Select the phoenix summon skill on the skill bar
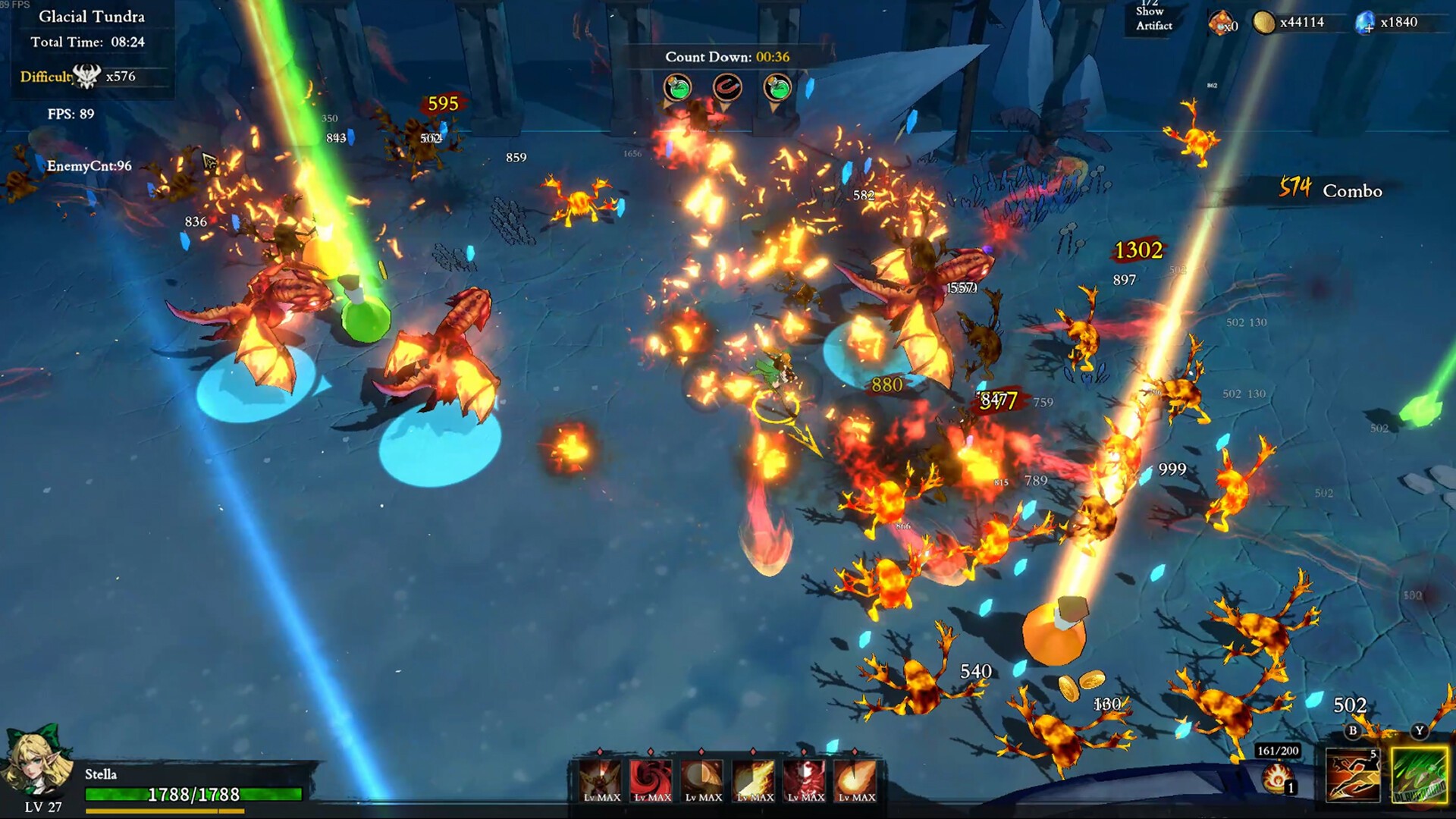The image size is (1456, 819). [x=601, y=781]
